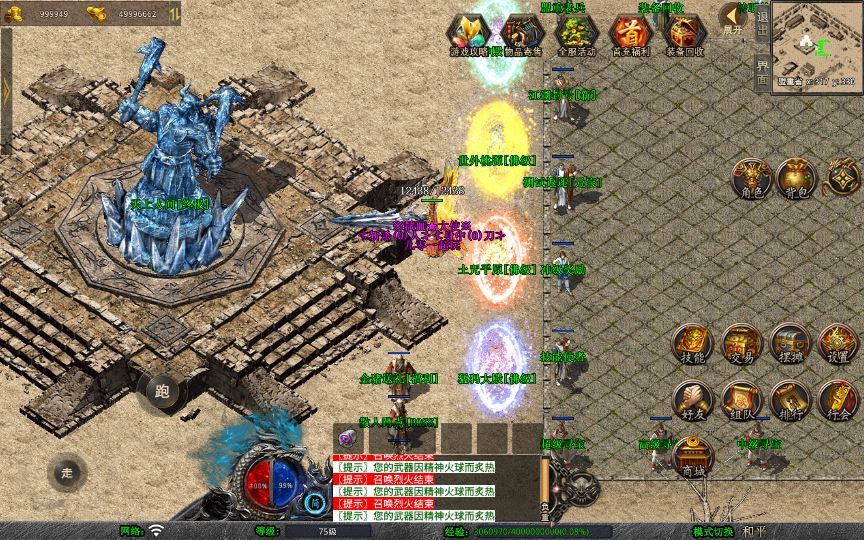Open the 游戏攻略 game guide icon
864x540 pixels.
click(x=468, y=34)
